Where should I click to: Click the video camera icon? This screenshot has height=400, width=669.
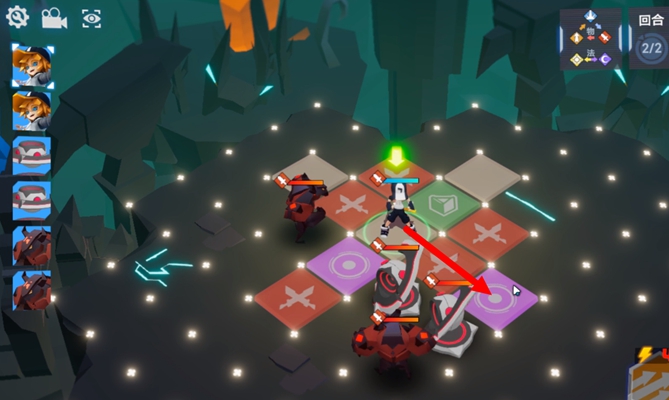click(54, 17)
